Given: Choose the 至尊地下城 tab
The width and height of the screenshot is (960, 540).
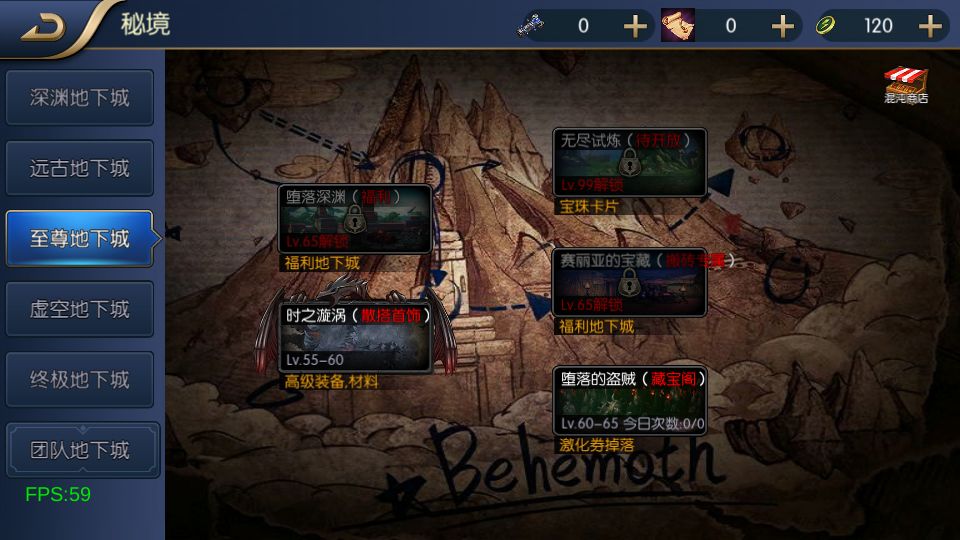Looking at the screenshot, I should tap(80, 239).
